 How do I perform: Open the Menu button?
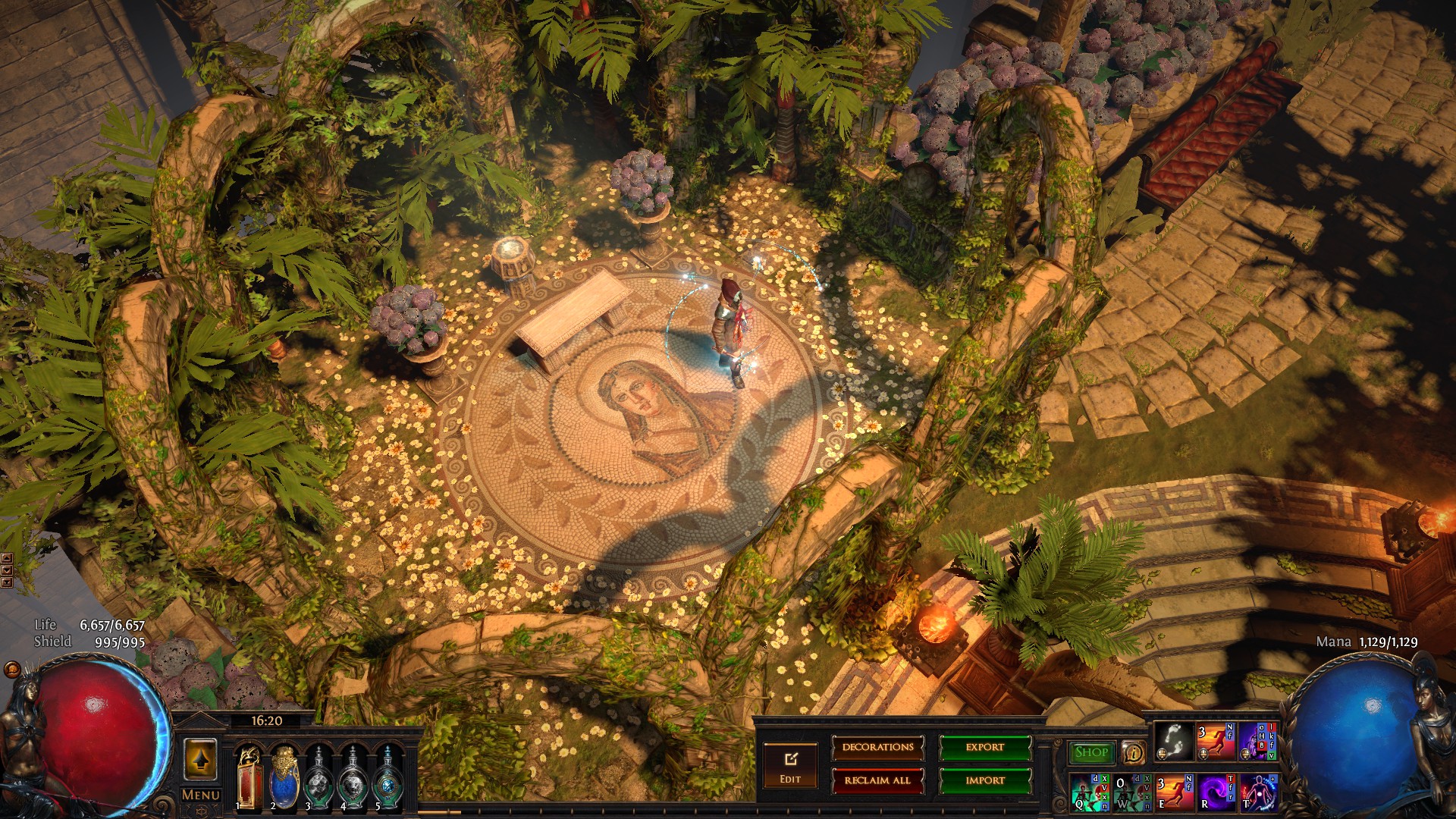click(201, 795)
